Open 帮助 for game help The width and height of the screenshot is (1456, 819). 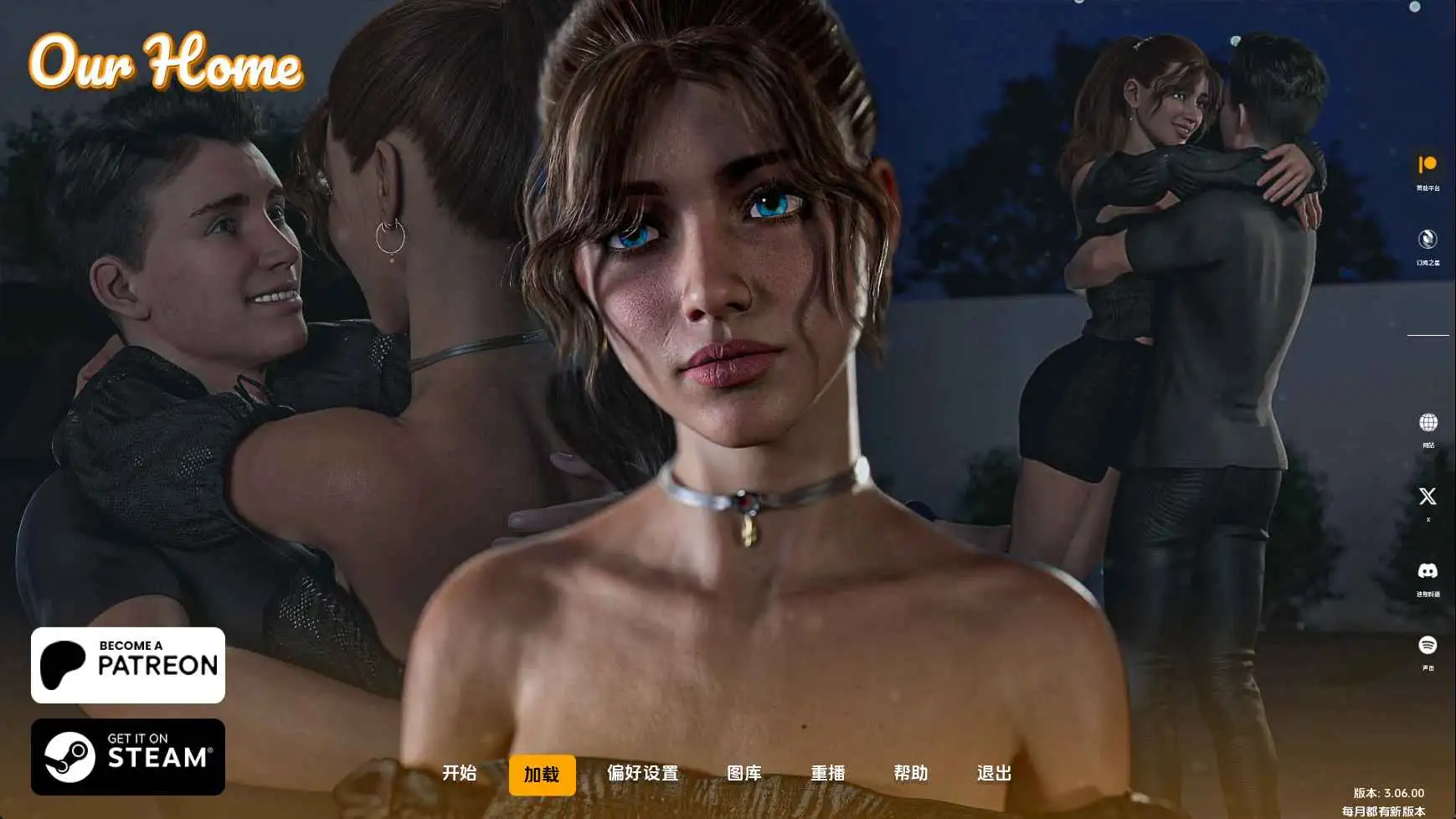(x=913, y=775)
